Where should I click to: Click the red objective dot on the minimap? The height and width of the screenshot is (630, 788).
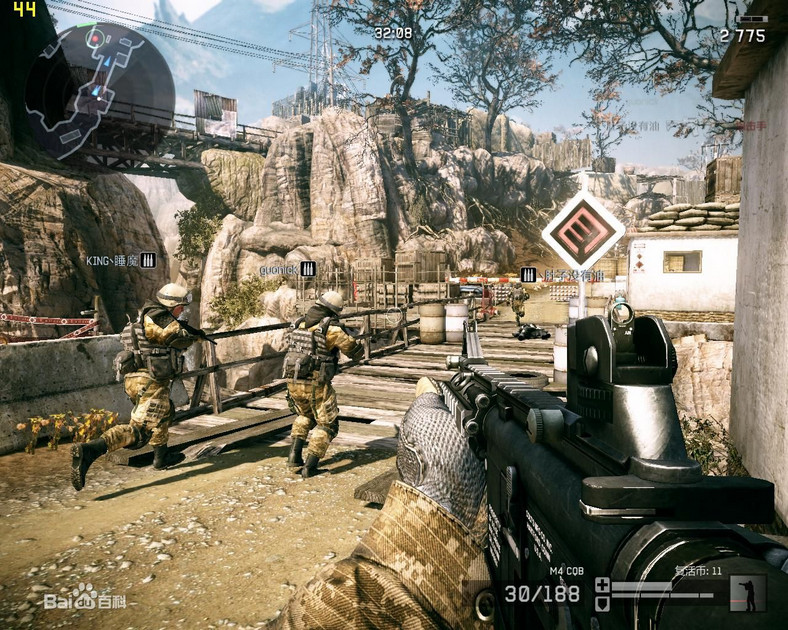pyautogui.click(x=96, y=39)
